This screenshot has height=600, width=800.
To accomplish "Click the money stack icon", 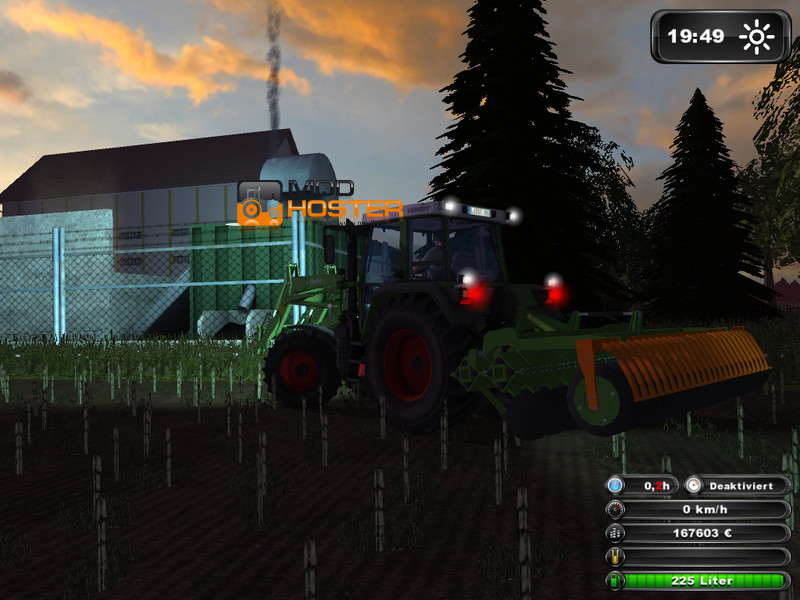I will [616, 533].
